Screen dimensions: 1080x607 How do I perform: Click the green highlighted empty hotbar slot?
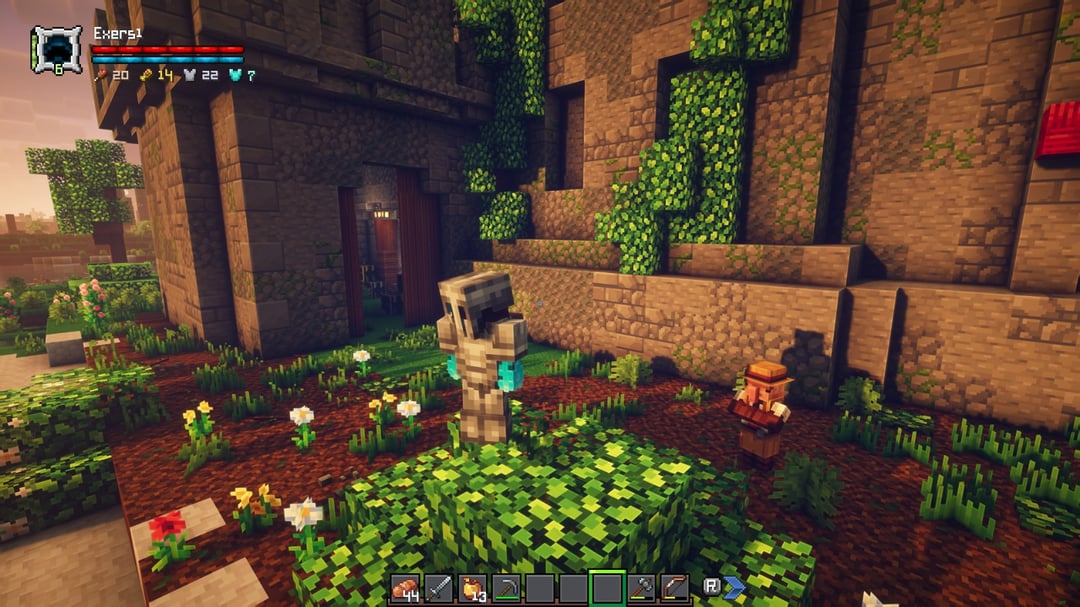[x=607, y=588]
